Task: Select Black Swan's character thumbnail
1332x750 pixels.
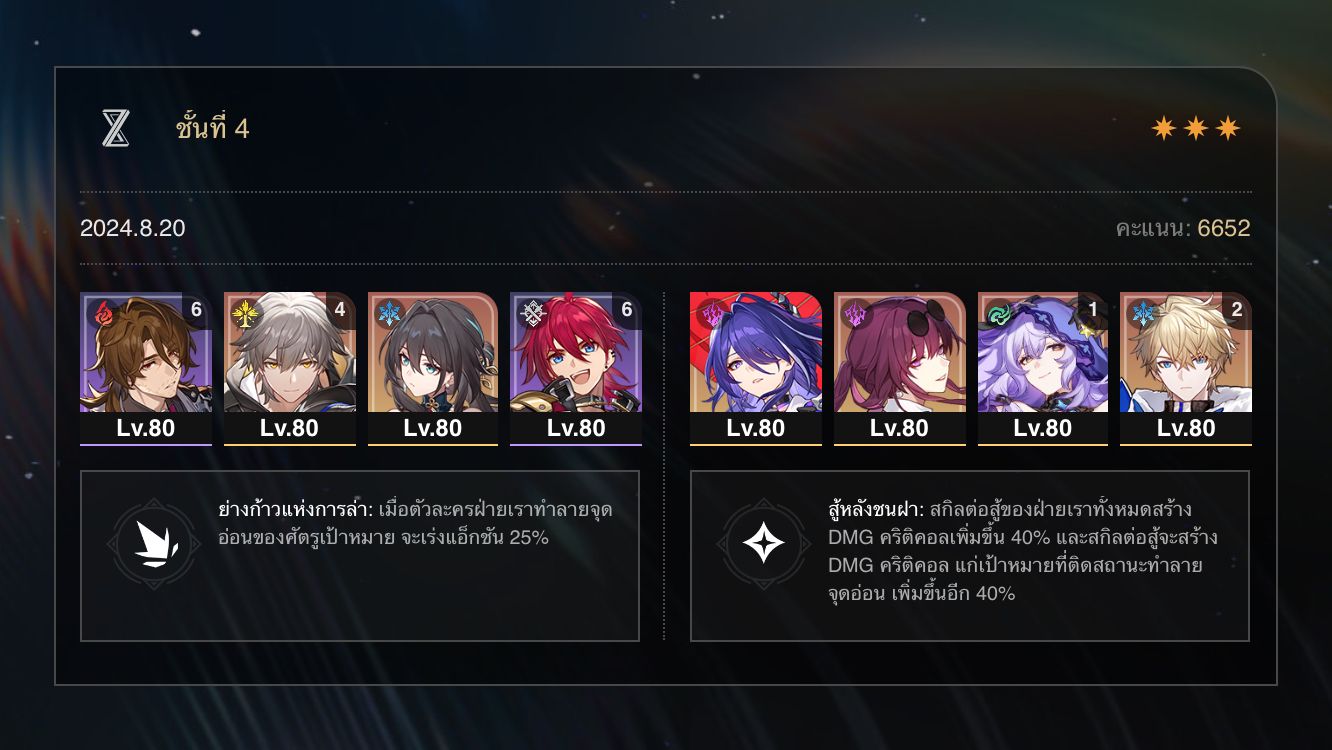Action: 1043,365
